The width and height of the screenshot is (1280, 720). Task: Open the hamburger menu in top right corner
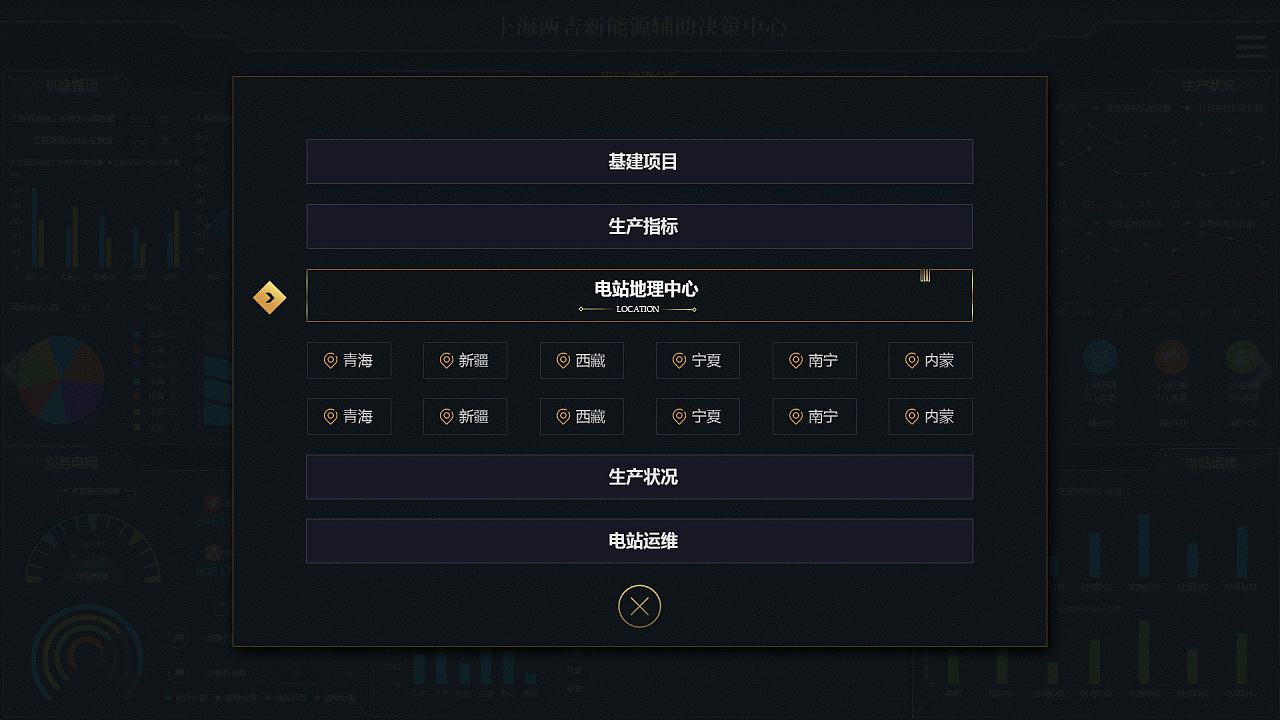pos(1249,46)
